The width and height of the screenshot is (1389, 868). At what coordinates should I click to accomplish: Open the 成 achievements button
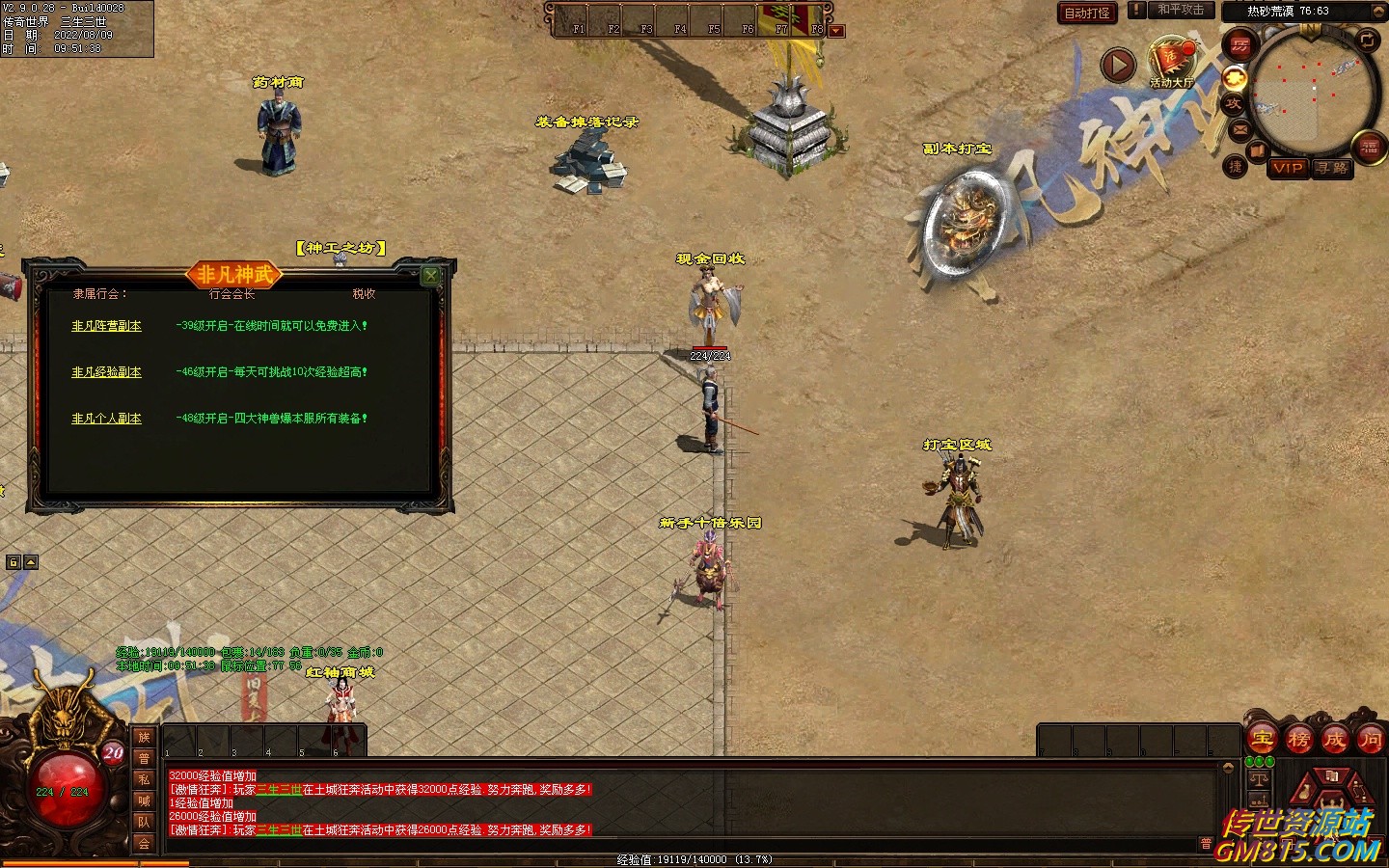click(x=1334, y=740)
